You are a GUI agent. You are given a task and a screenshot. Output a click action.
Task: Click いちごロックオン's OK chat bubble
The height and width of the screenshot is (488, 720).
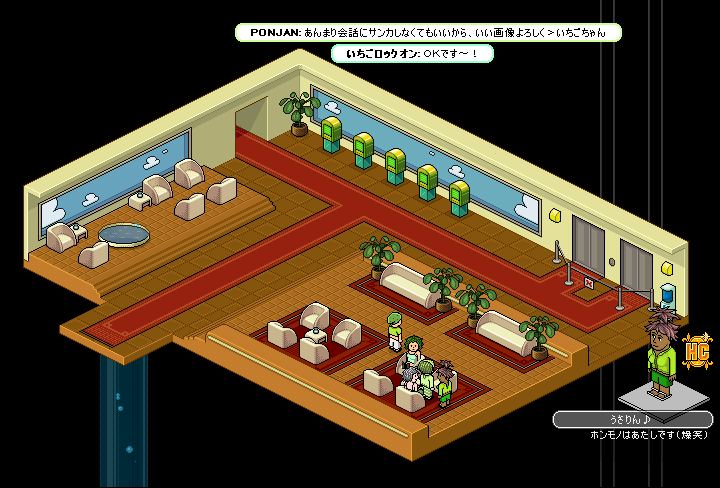[413, 53]
